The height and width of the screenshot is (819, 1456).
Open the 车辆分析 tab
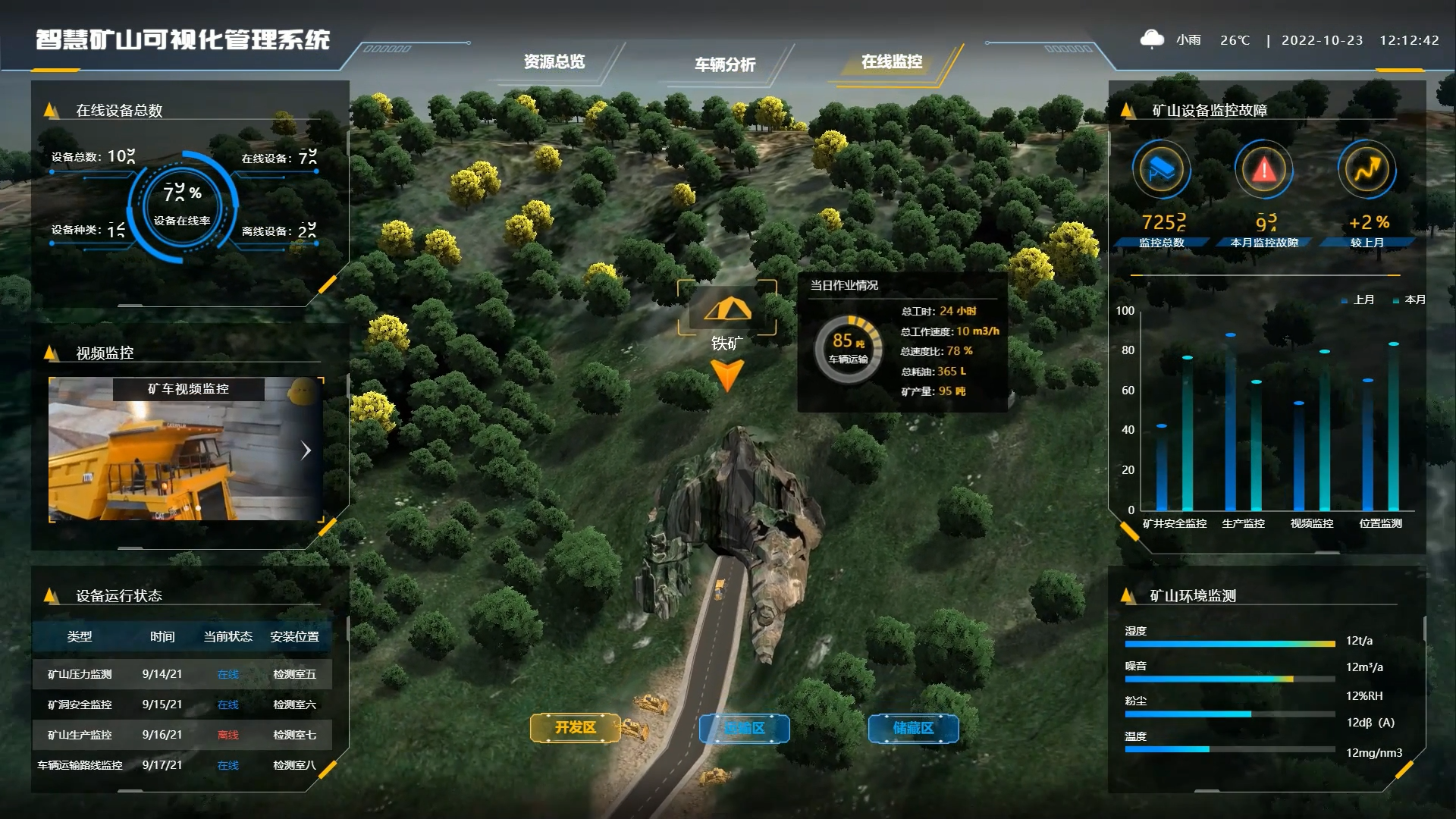pyautogui.click(x=725, y=64)
